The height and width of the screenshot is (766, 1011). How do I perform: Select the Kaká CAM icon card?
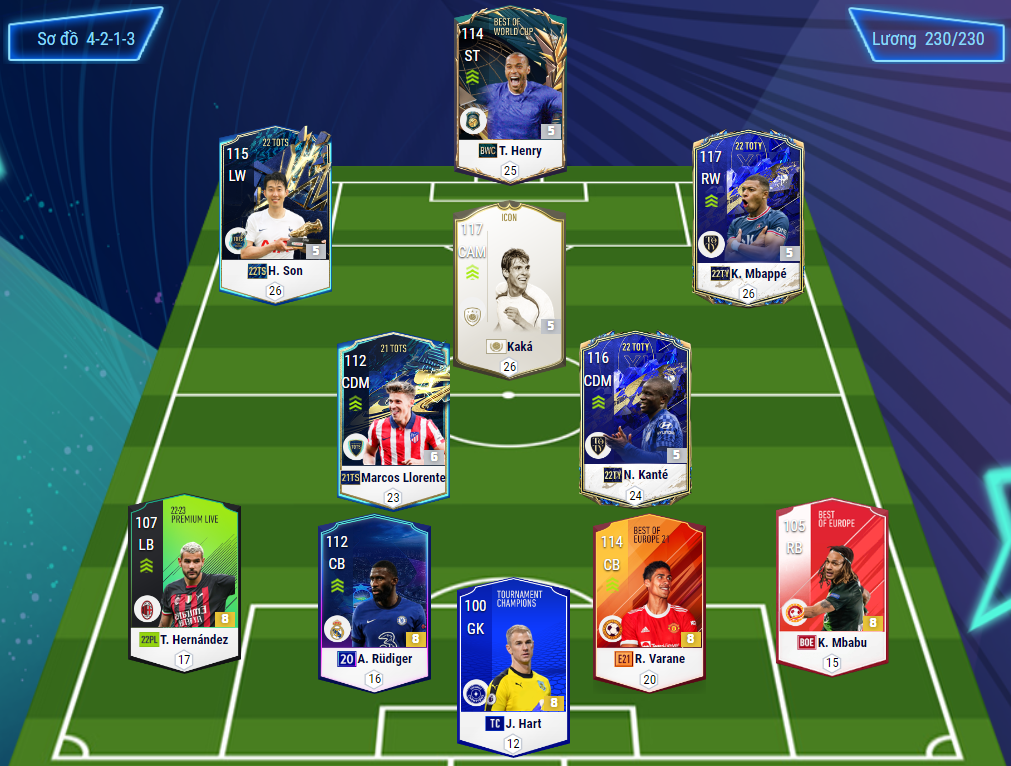(509, 290)
